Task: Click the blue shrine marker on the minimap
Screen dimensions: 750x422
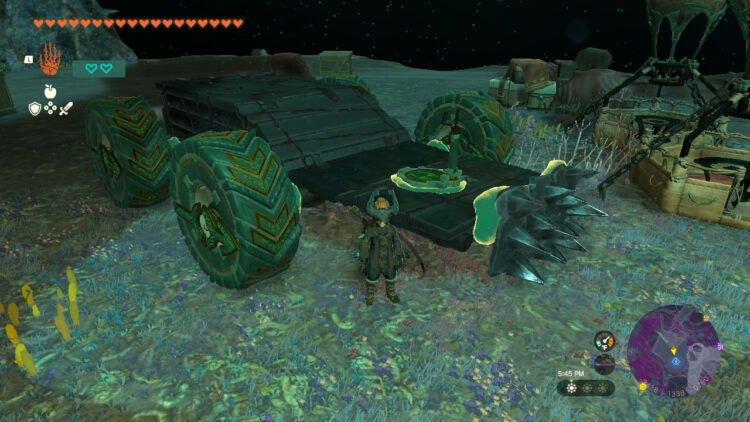Action: pos(675,360)
